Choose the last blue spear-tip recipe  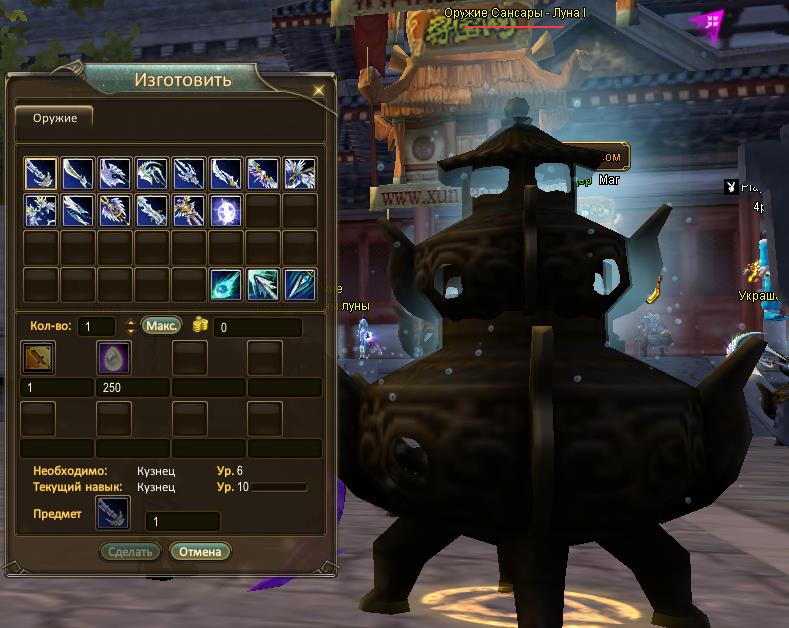299,284
